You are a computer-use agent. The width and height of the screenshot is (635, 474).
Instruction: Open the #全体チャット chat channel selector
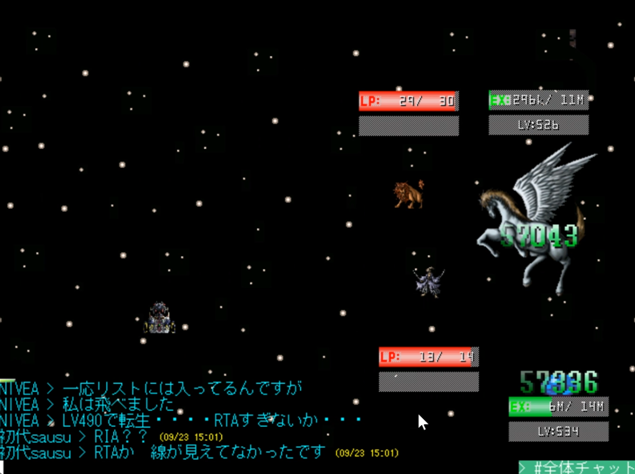click(577, 466)
